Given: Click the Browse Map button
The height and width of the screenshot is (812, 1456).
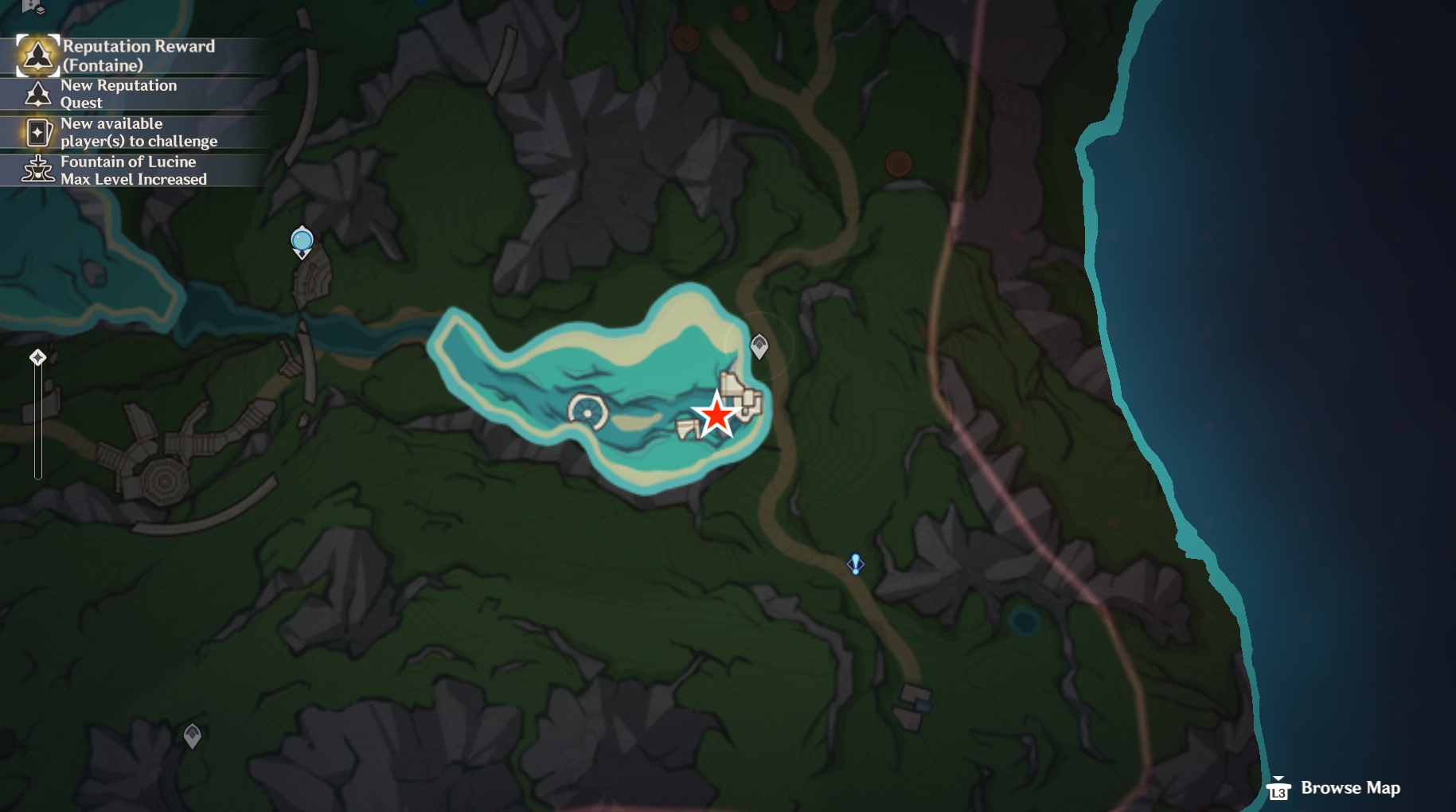Looking at the screenshot, I should [1349, 788].
